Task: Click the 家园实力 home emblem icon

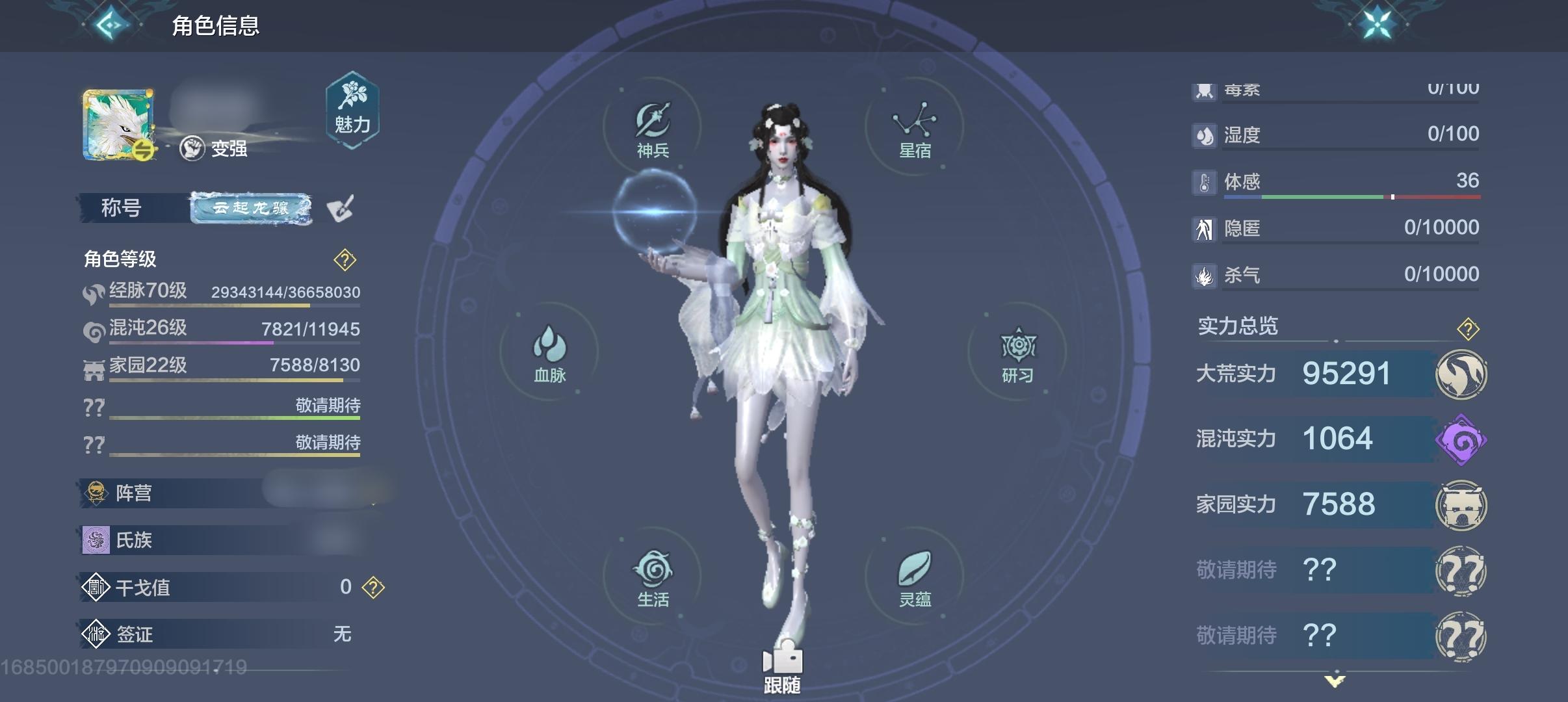Action: pos(1461,504)
